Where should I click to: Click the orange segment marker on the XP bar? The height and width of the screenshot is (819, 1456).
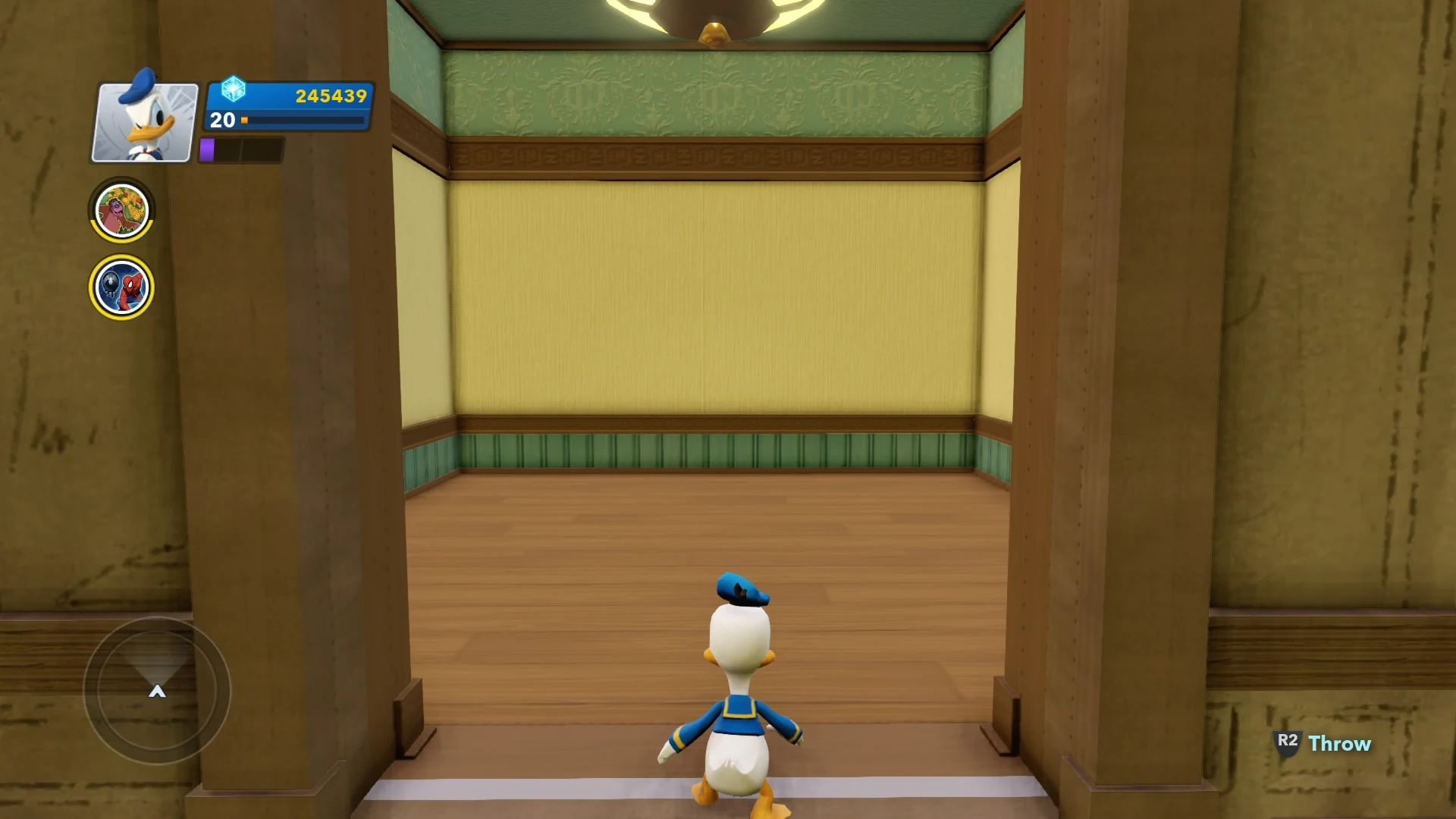[x=244, y=121]
